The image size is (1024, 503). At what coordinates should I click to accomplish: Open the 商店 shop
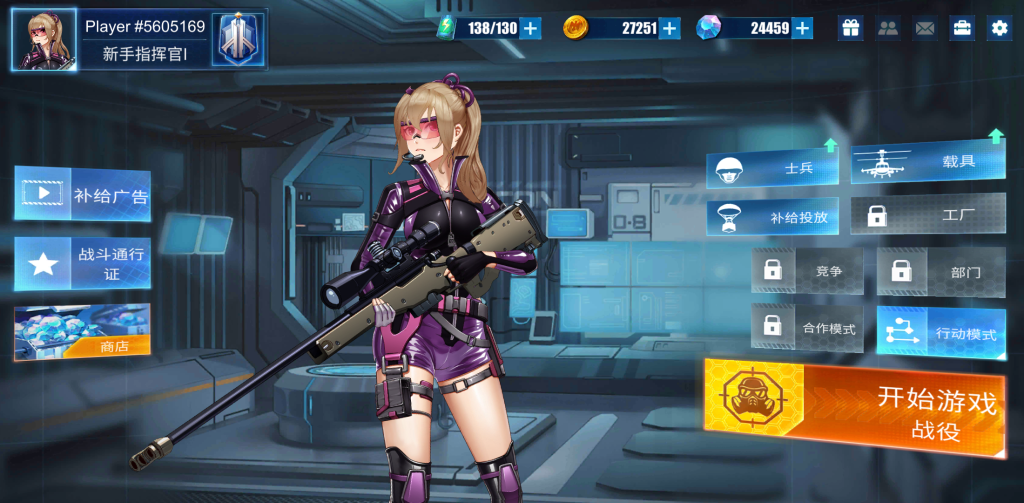pos(82,332)
